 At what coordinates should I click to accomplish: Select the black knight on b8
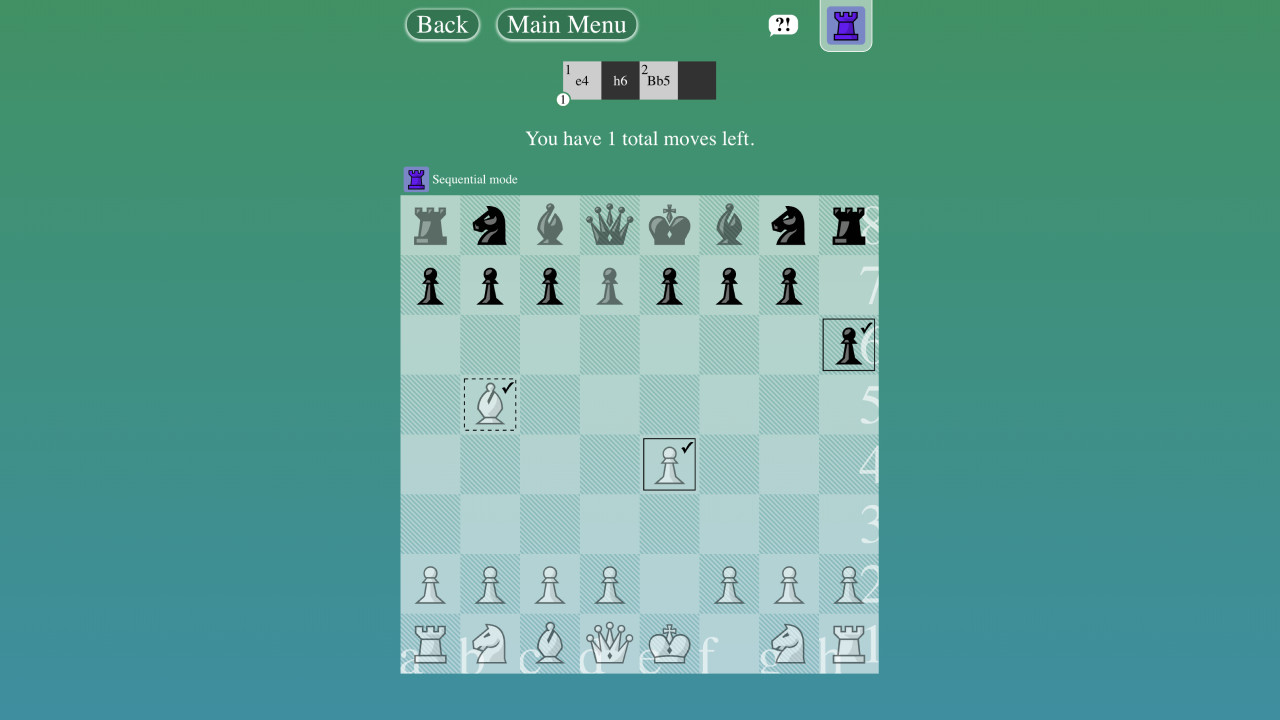(x=489, y=225)
